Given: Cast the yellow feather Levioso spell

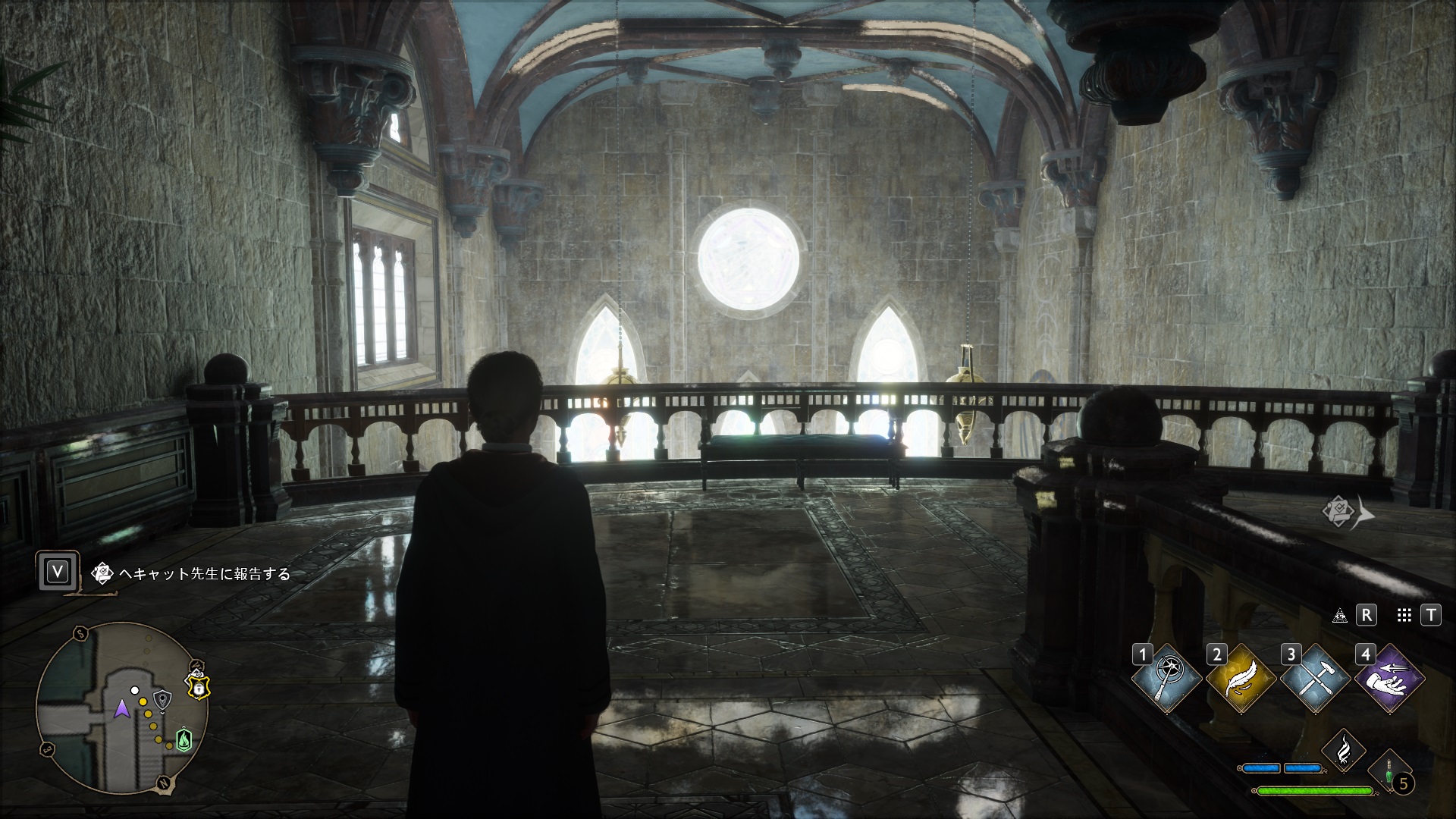Looking at the screenshot, I should (x=1240, y=678).
